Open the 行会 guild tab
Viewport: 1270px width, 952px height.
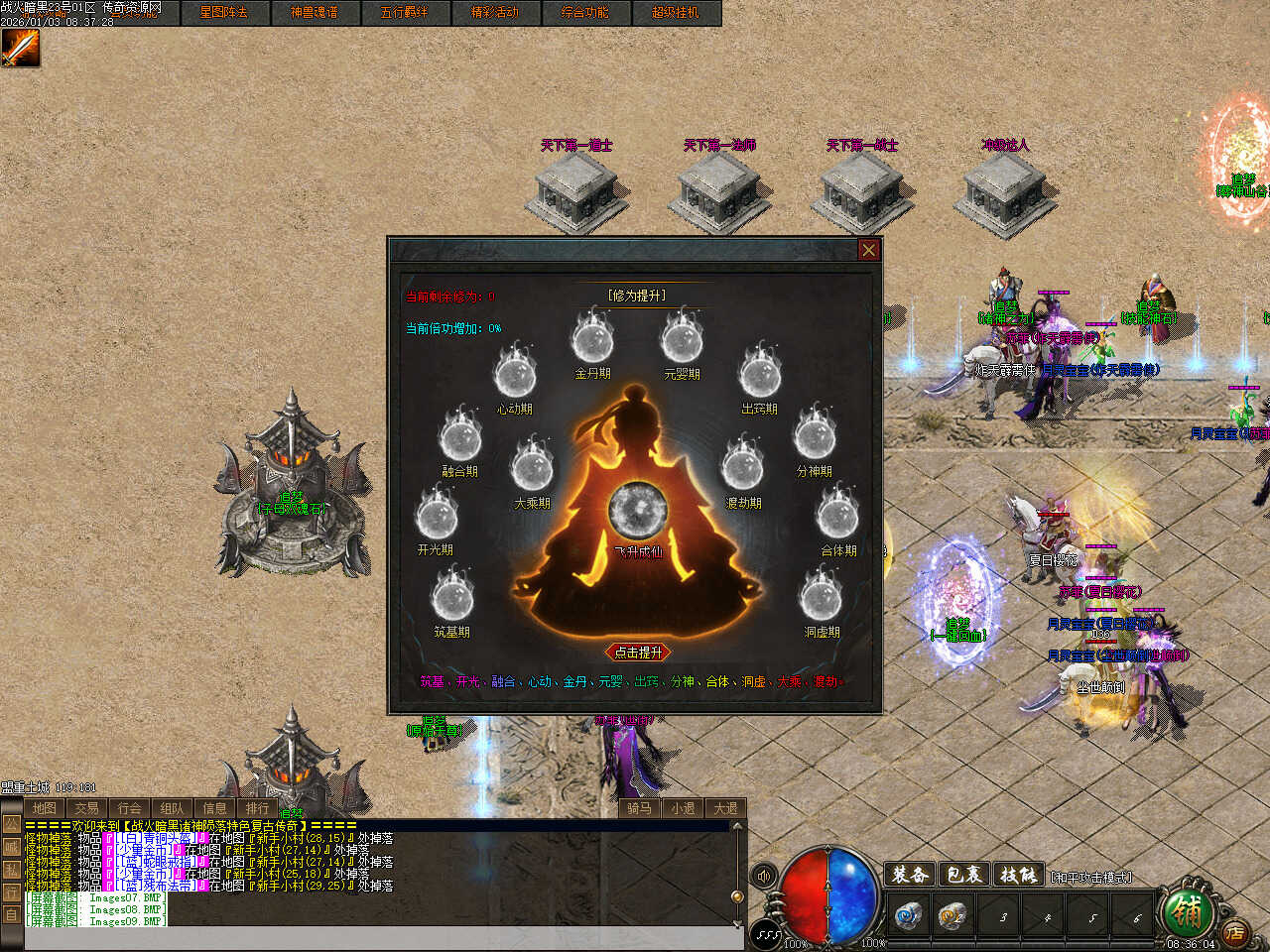coord(130,808)
